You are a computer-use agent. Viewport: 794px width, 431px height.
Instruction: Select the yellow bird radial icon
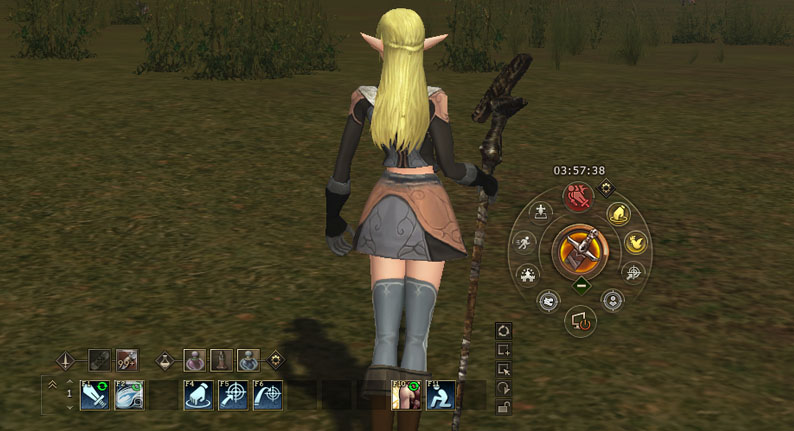click(x=635, y=241)
